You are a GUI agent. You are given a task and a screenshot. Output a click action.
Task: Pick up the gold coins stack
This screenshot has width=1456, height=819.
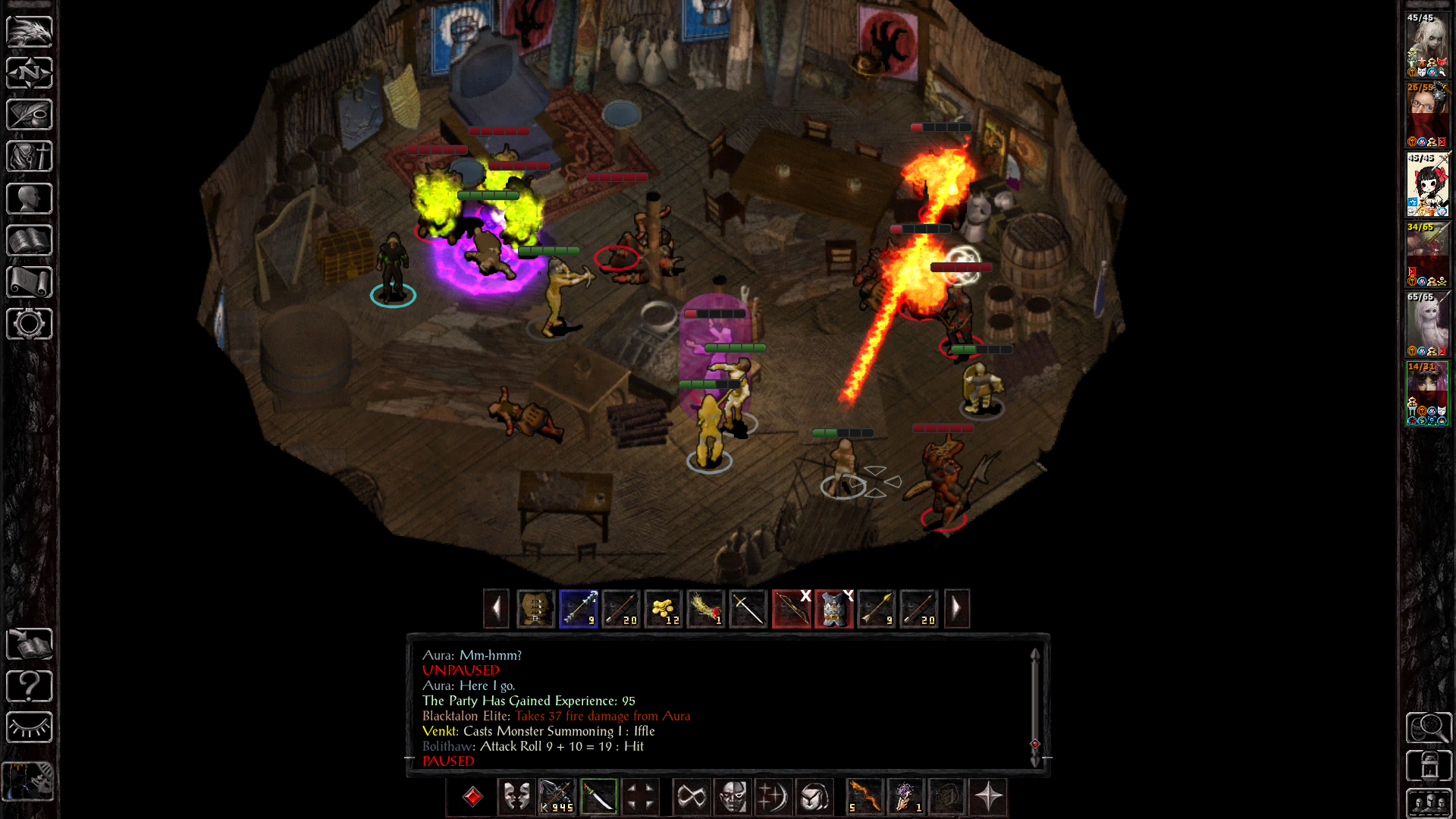coord(664,609)
